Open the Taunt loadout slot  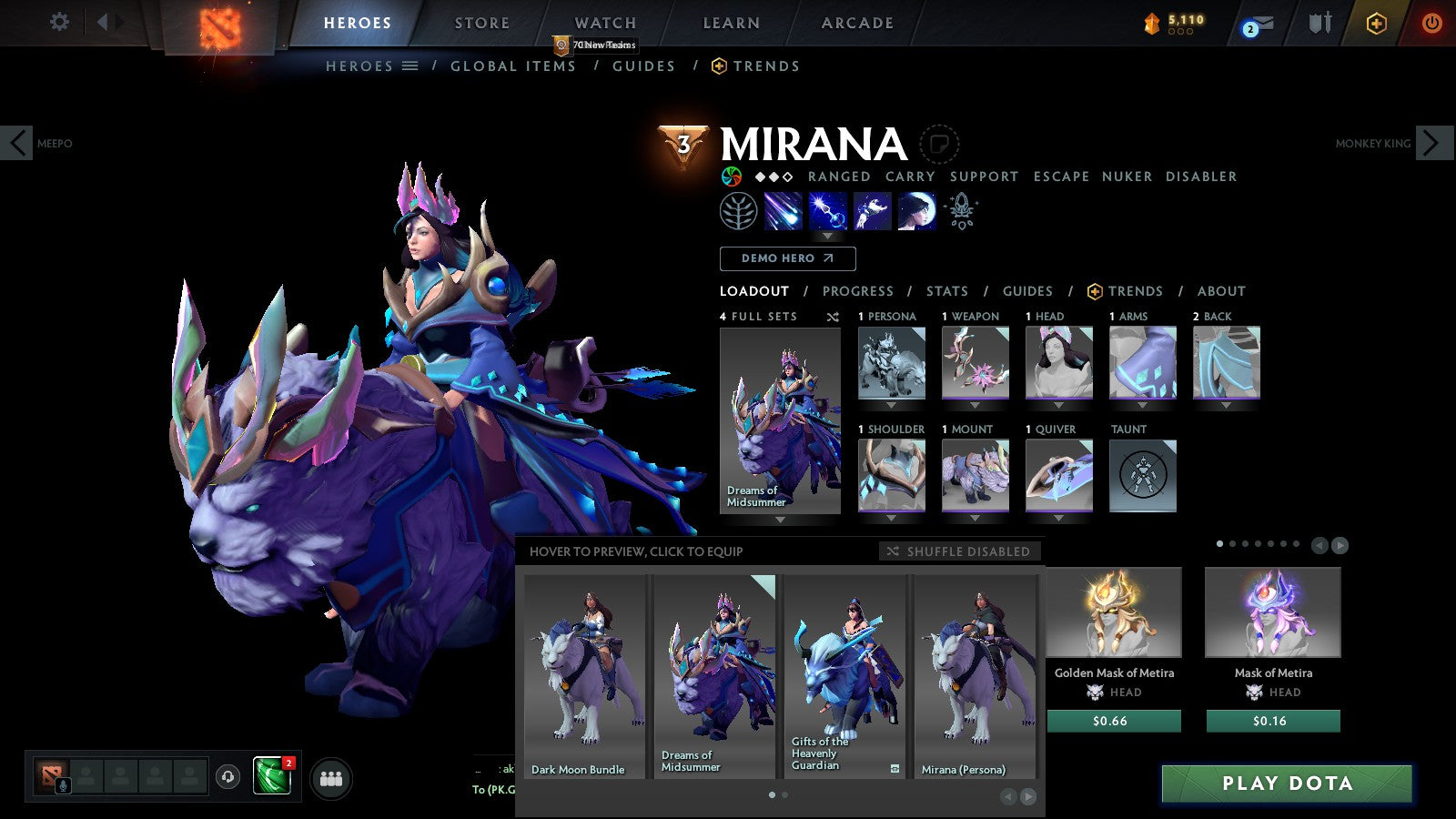[x=1142, y=476]
